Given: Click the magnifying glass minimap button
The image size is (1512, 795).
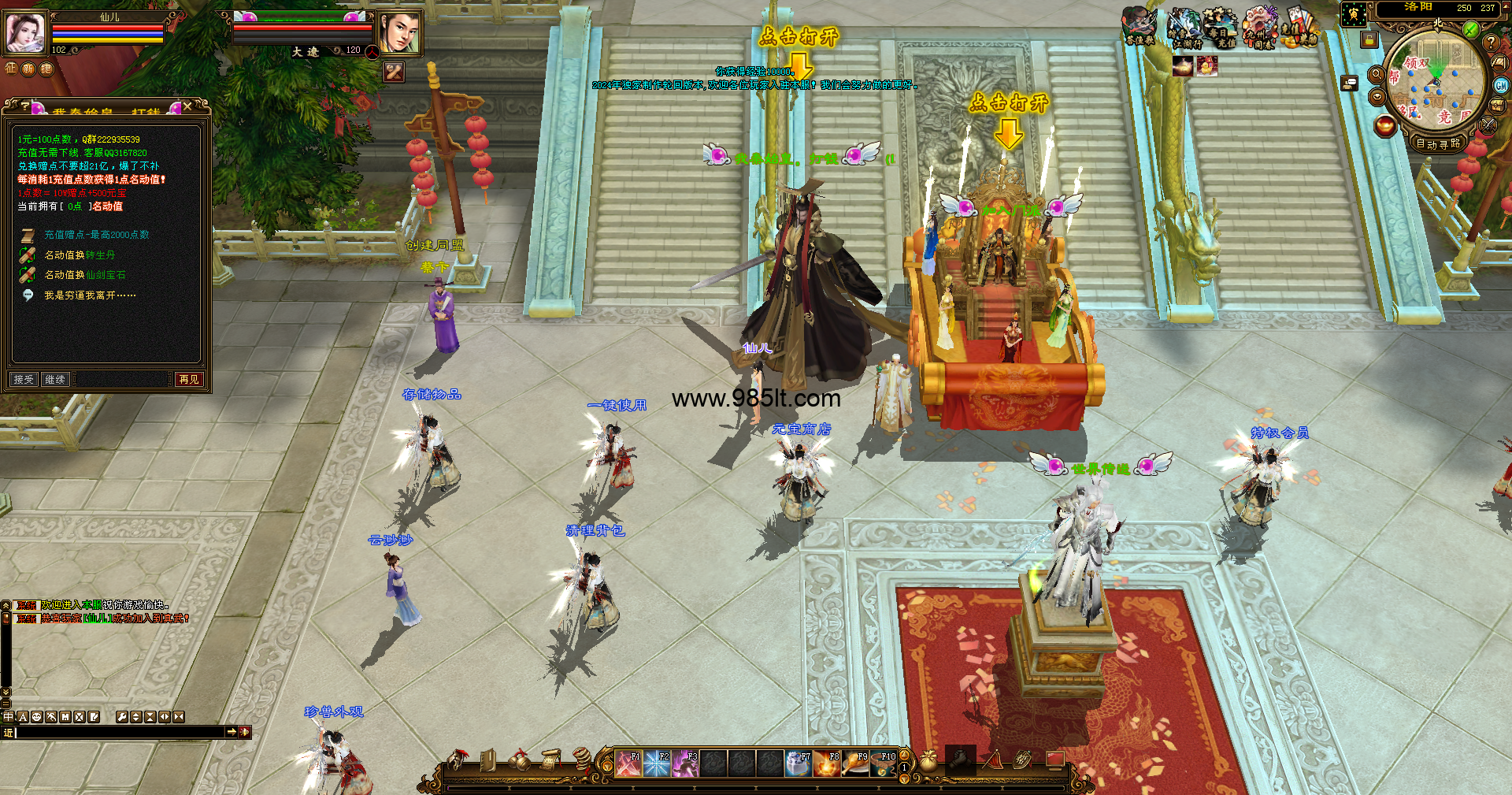Looking at the screenshot, I should (1377, 74).
